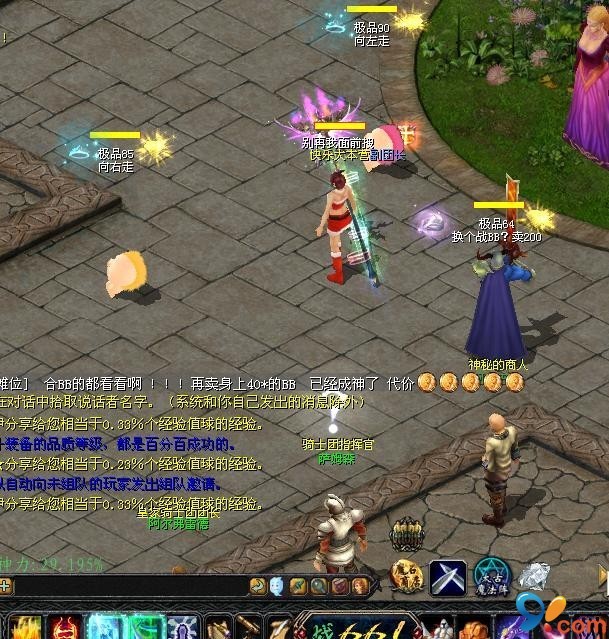
Task: Click the character portrait chat icon
Action: click(x=360, y=586)
